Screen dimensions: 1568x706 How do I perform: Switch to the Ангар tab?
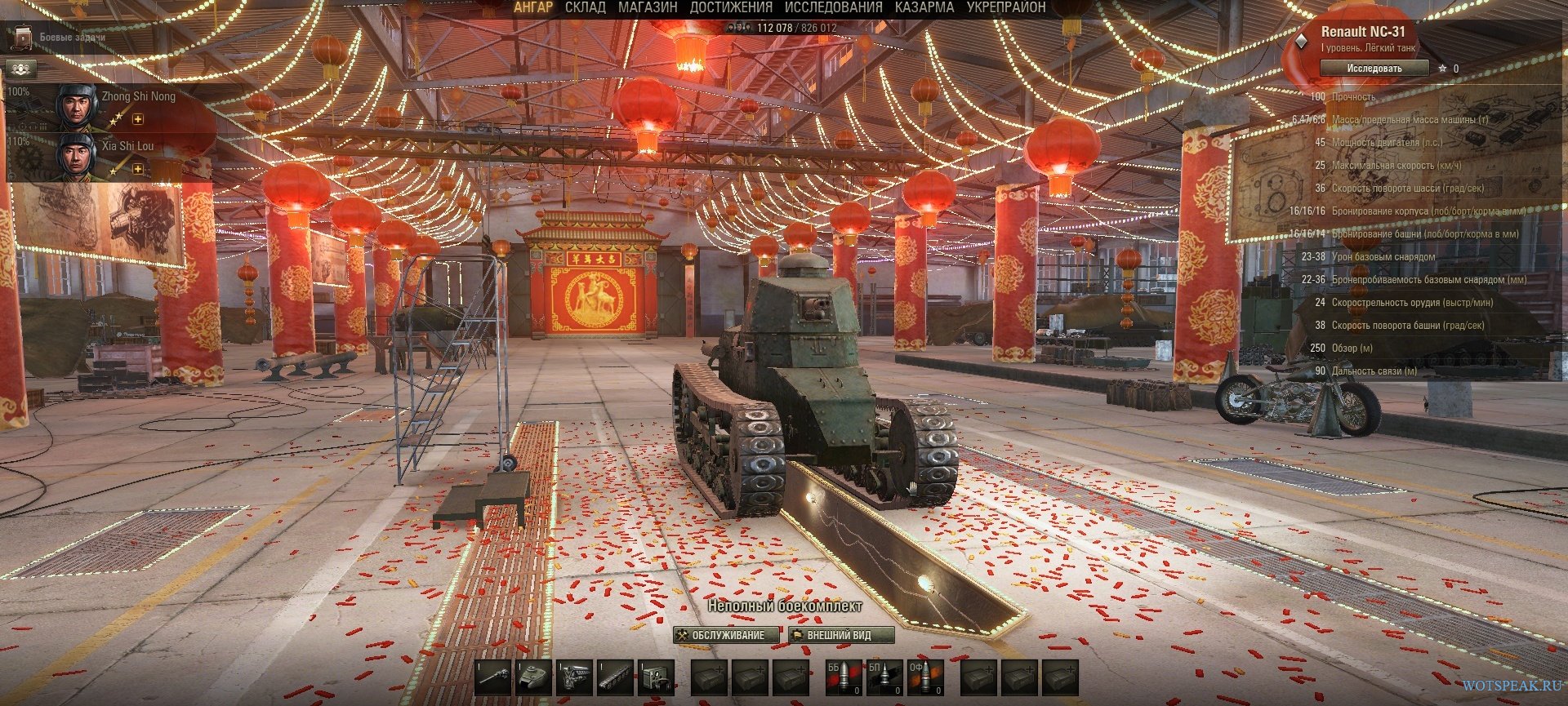point(533,7)
